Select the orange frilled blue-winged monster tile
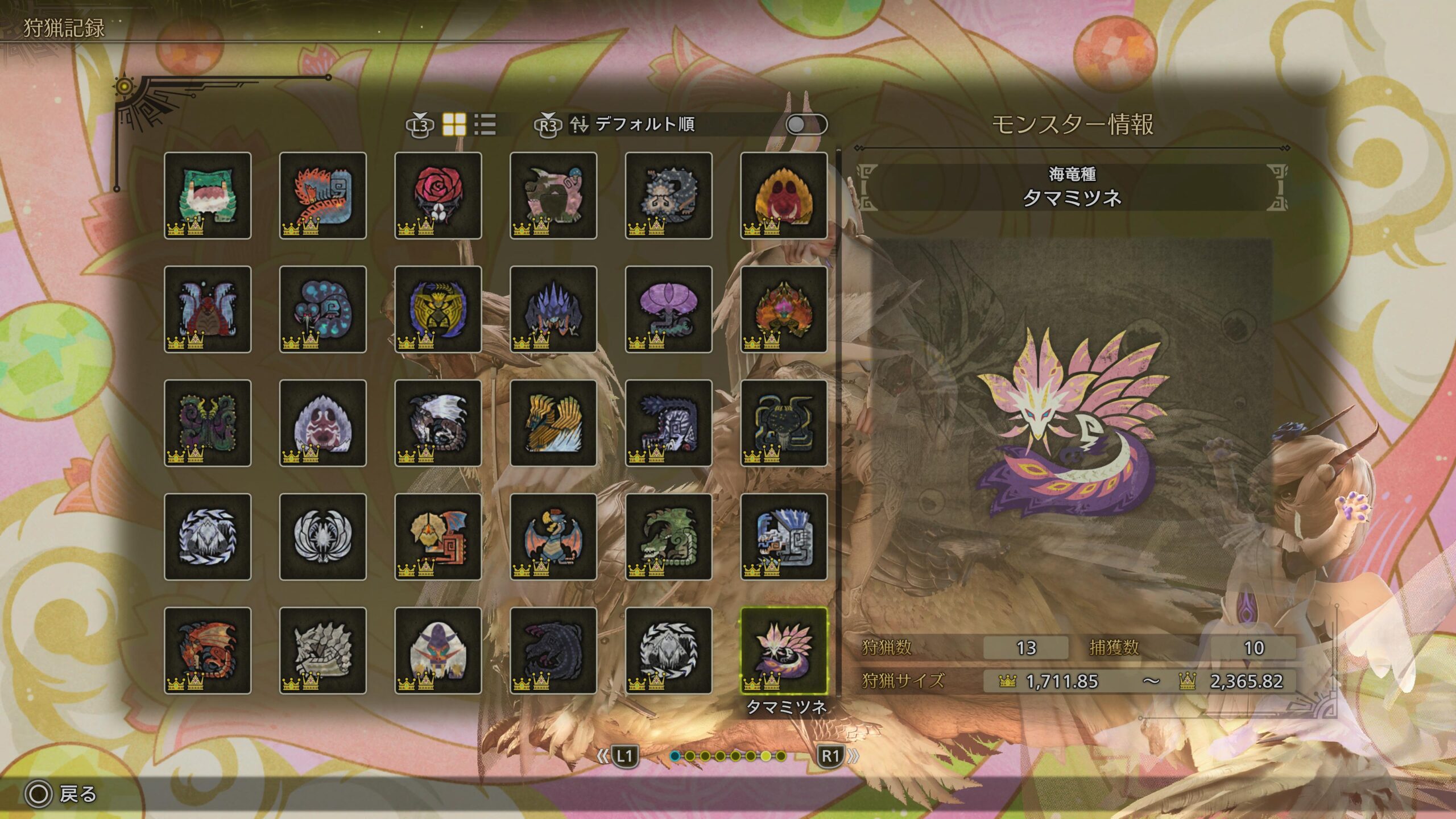This screenshot has width=1456, height=819. 438,536
